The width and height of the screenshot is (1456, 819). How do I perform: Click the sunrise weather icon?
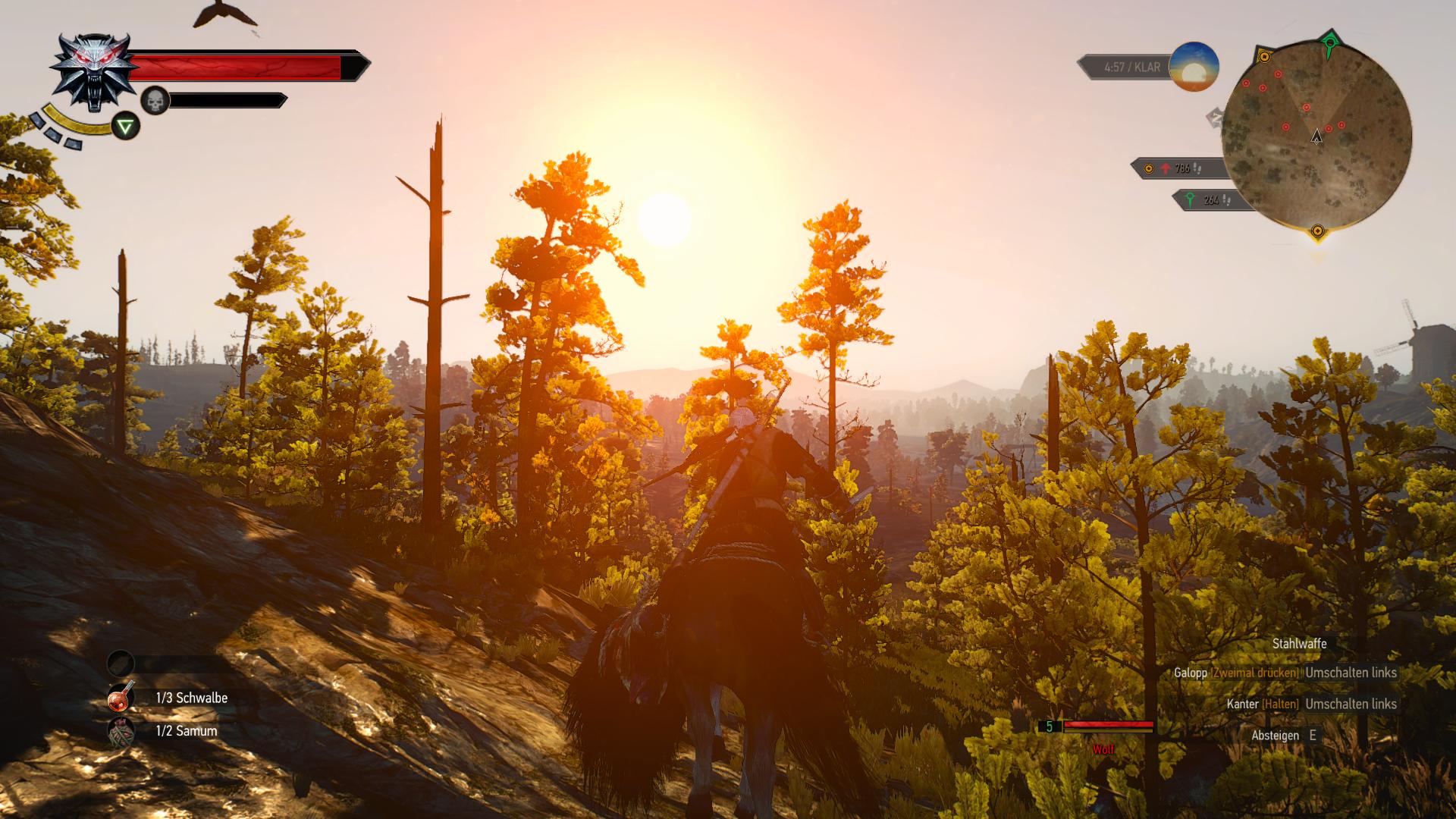[1194, 67]
